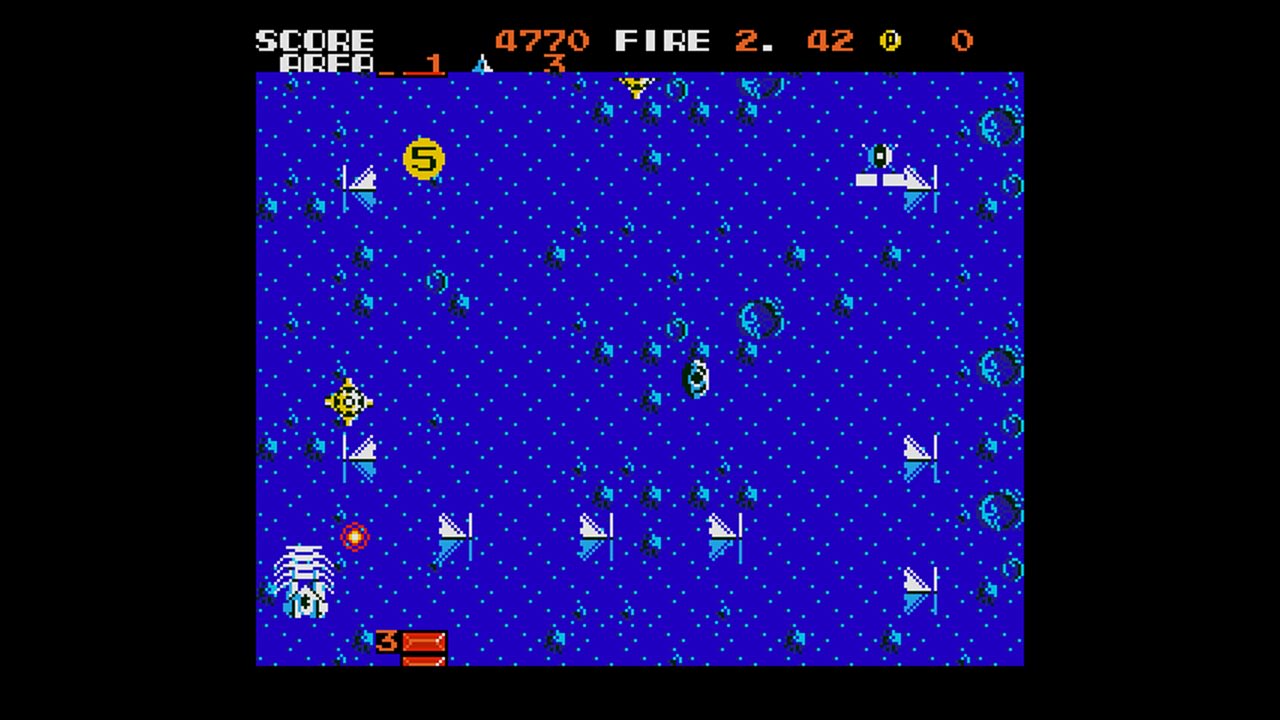Click the FIRE label in the HUD
1280x720 pixels.
pyautogui.click(x=663, y=40)
